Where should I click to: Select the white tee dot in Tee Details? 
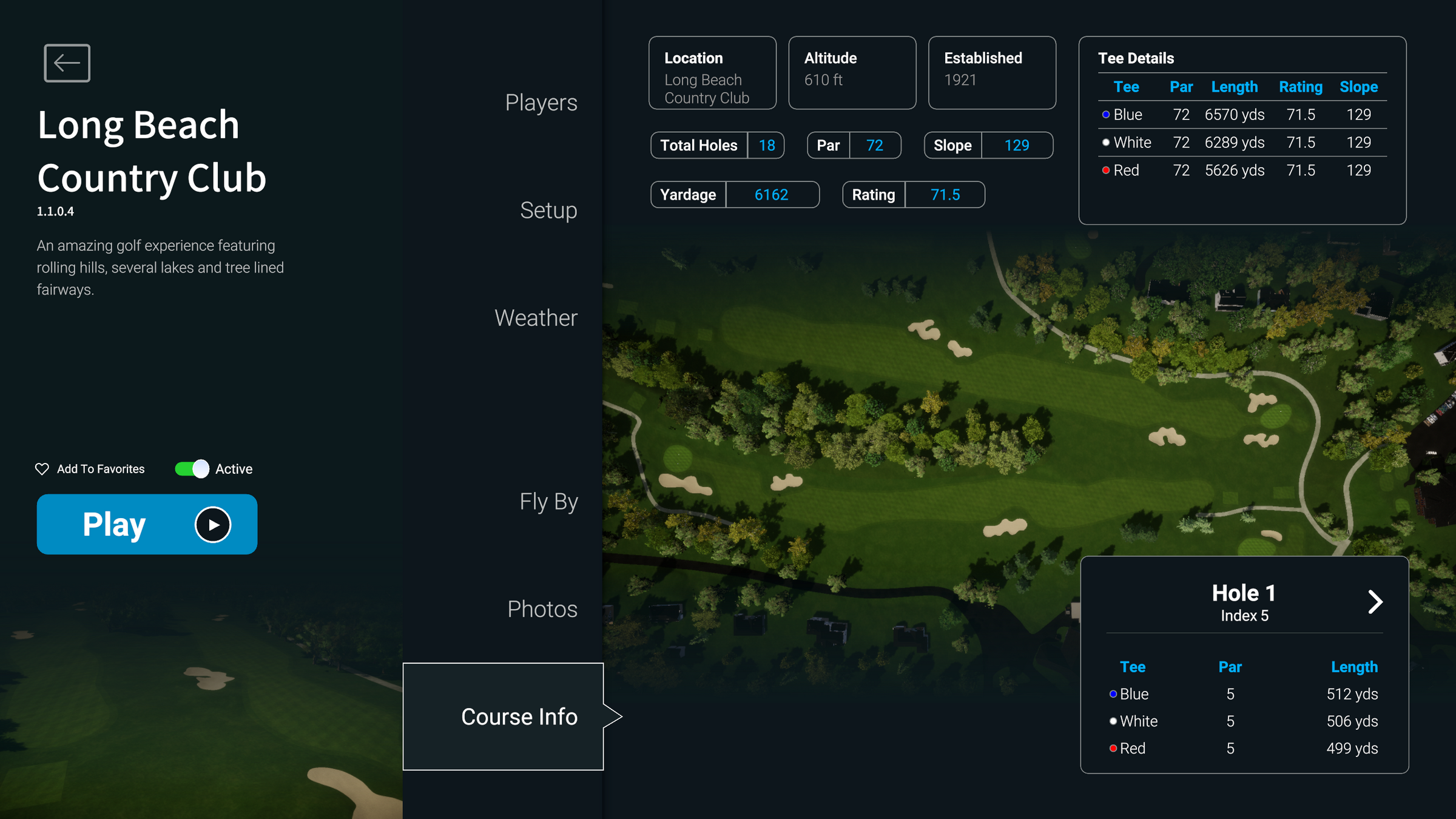[1106, 142]
